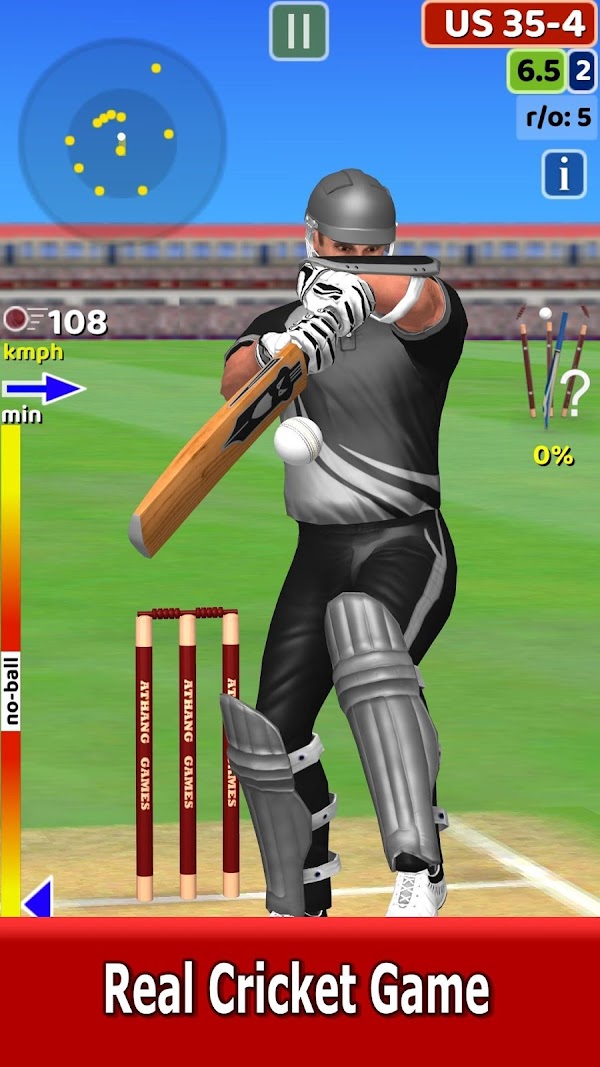This screenshot has width=600, height=1067.
Task: Open the blue info button
Action: pos(564,175)
